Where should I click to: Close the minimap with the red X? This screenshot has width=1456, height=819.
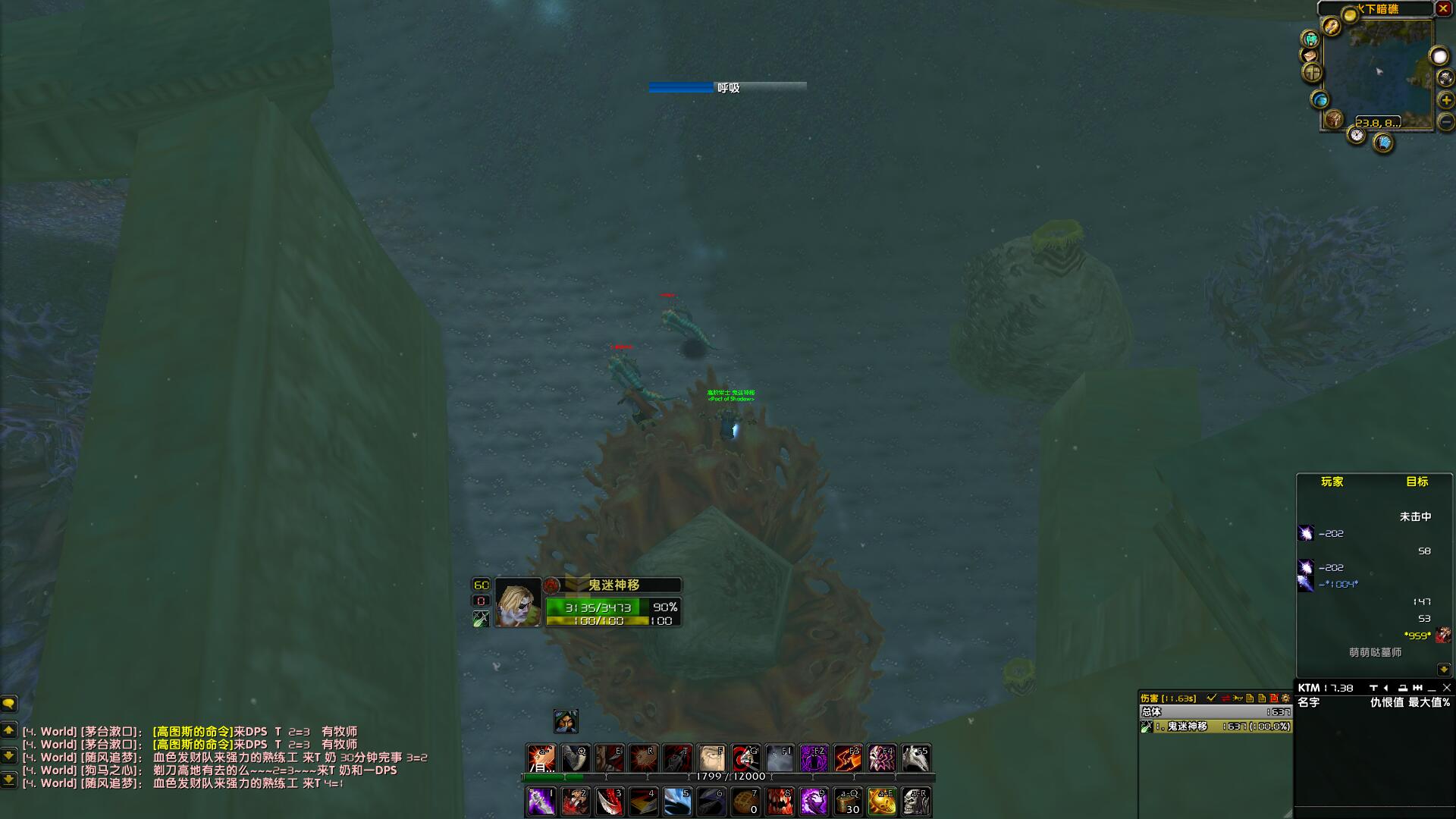[x=1443, y=9]
